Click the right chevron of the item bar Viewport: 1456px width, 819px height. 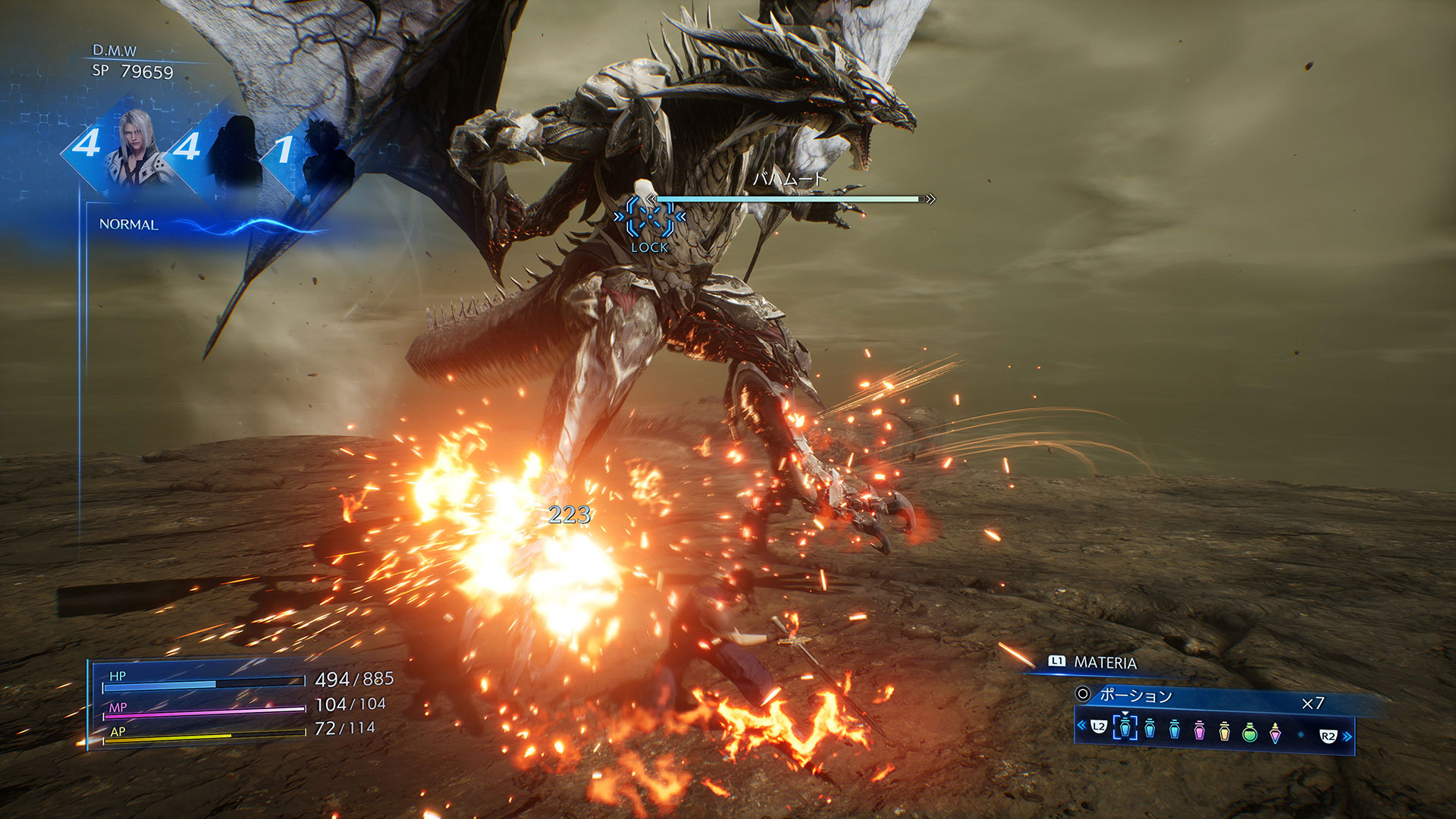[1348, 736]
